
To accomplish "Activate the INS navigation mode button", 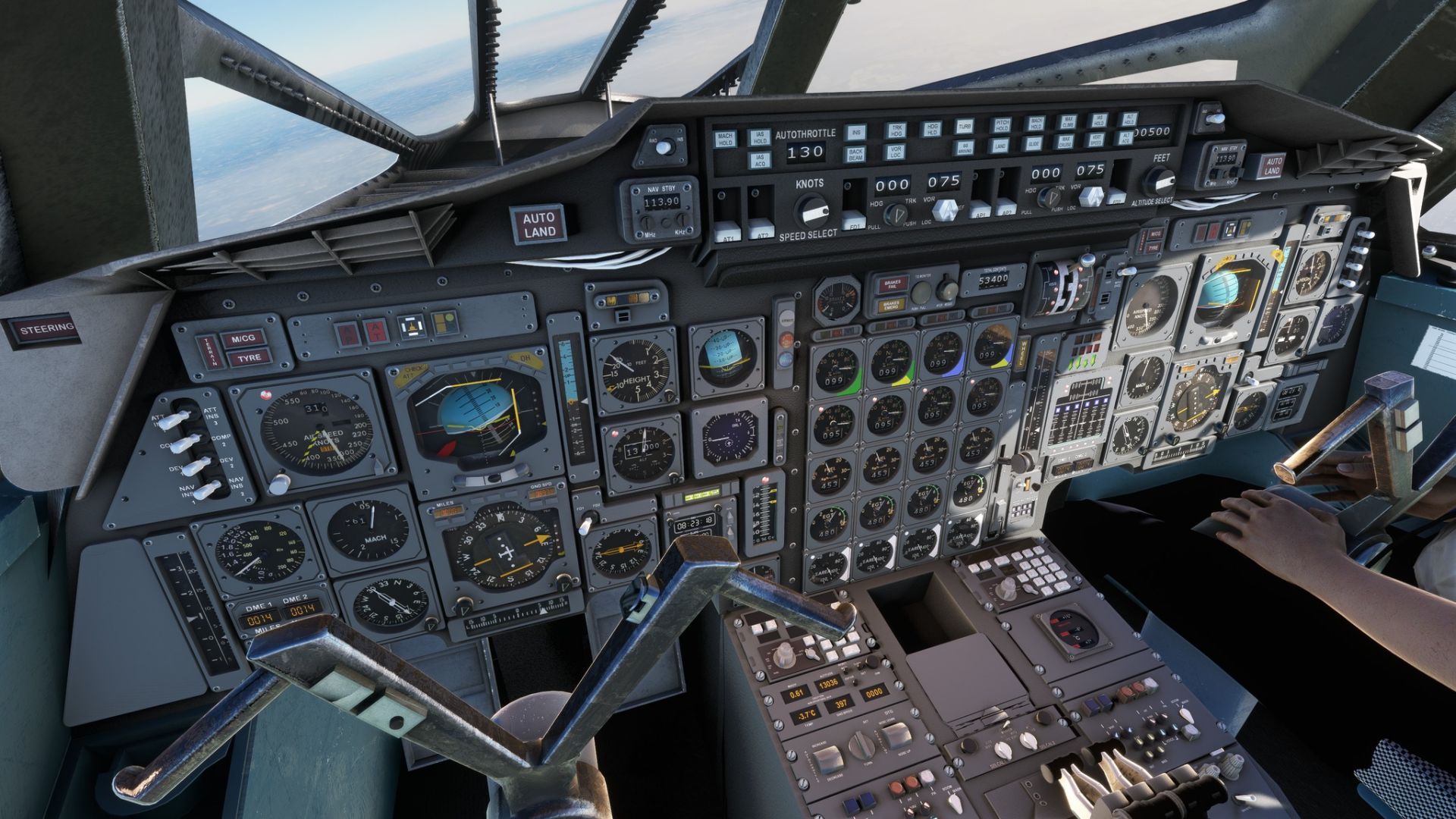I will 856,132.
